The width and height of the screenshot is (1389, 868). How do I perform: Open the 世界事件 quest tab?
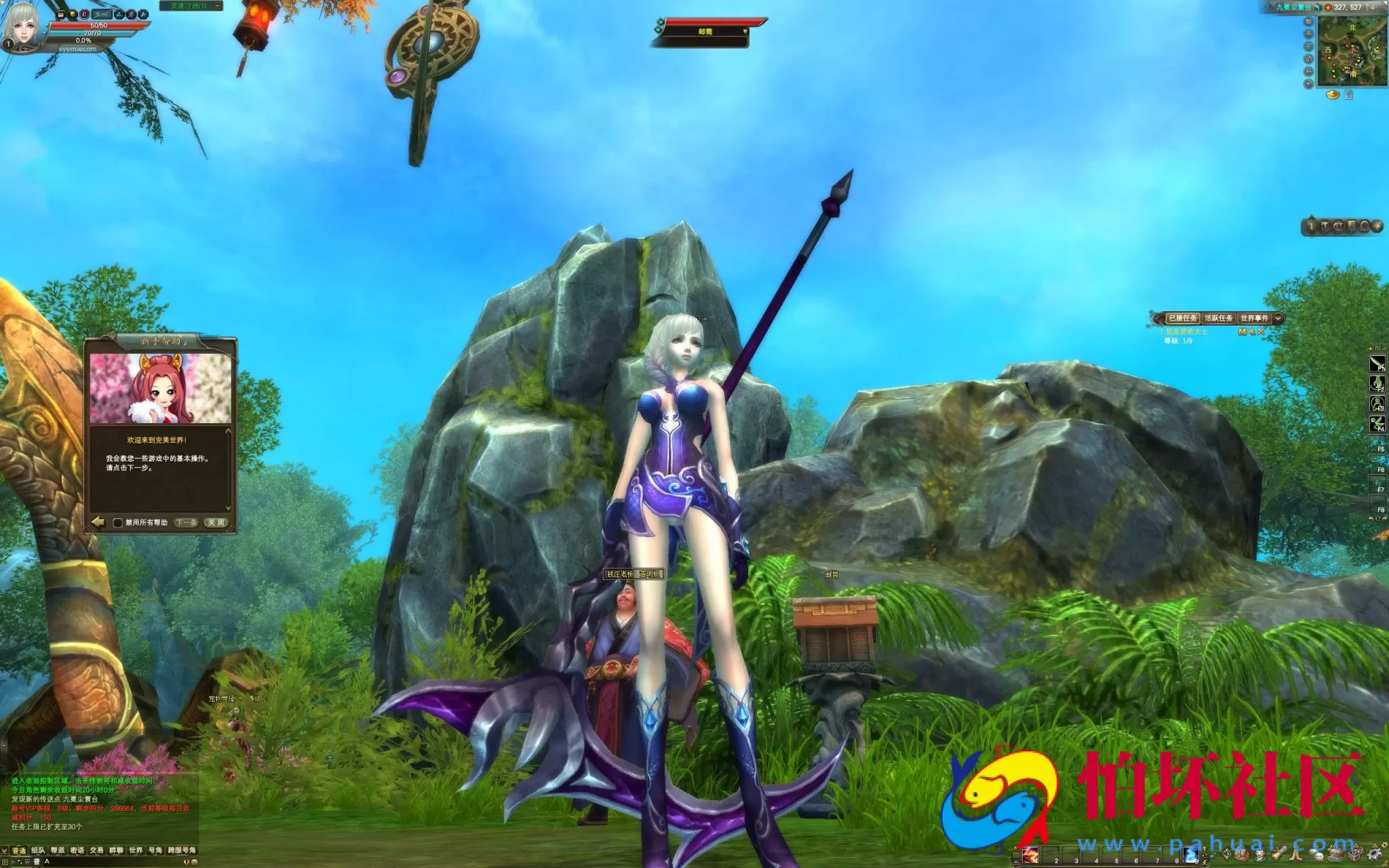[x=1254, y=318]
